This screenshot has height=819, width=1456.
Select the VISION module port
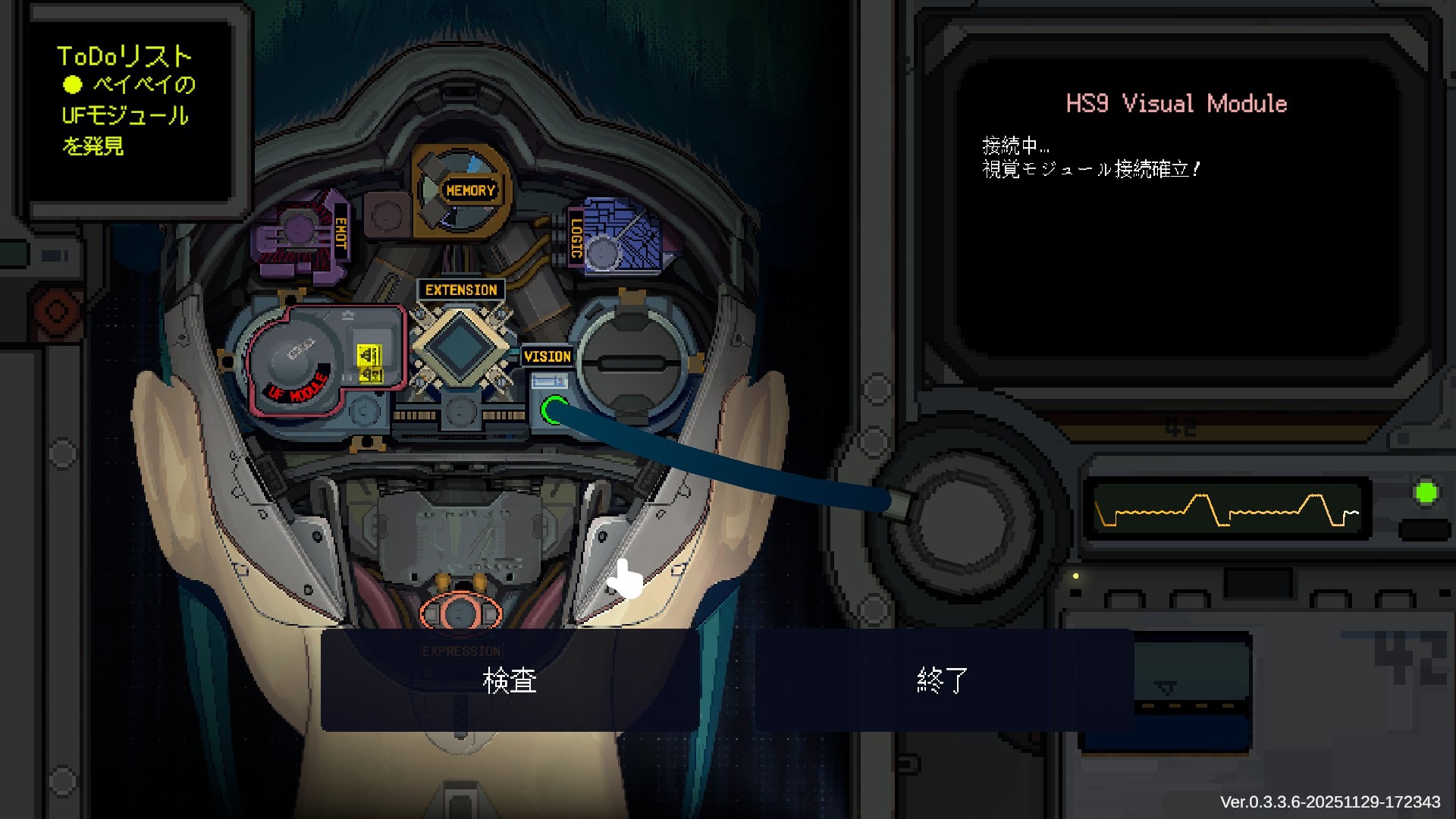(x=548, y=356)
